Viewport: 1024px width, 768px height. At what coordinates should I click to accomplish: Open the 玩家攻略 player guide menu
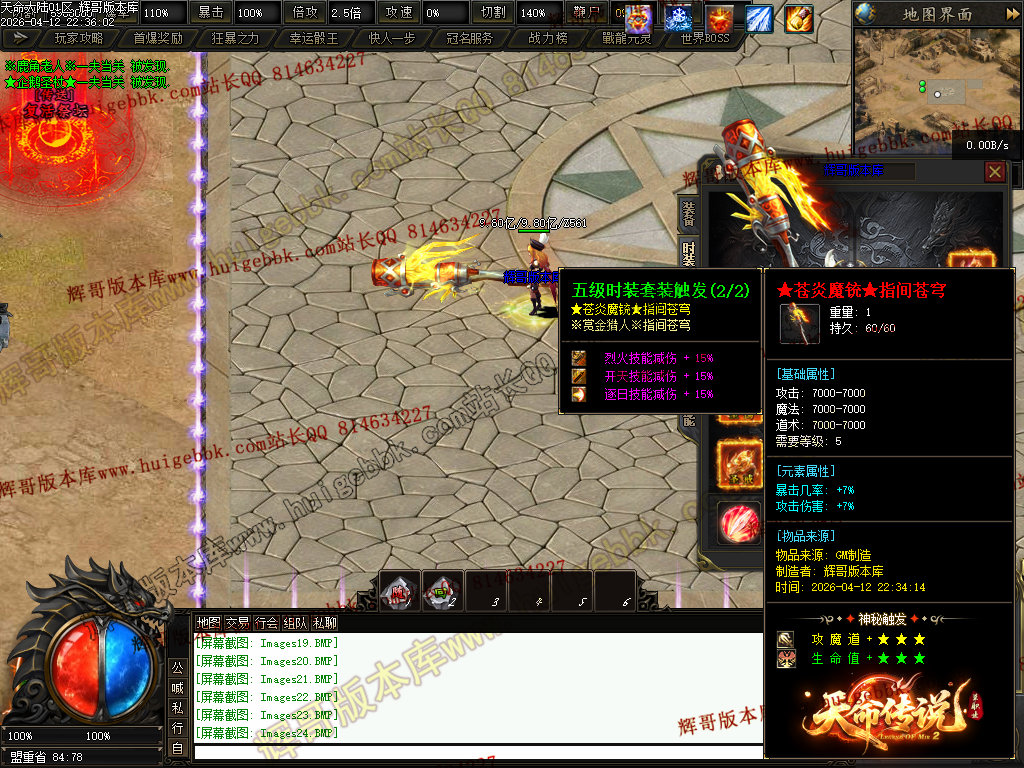pyautogui.click(x=79, y=38)
